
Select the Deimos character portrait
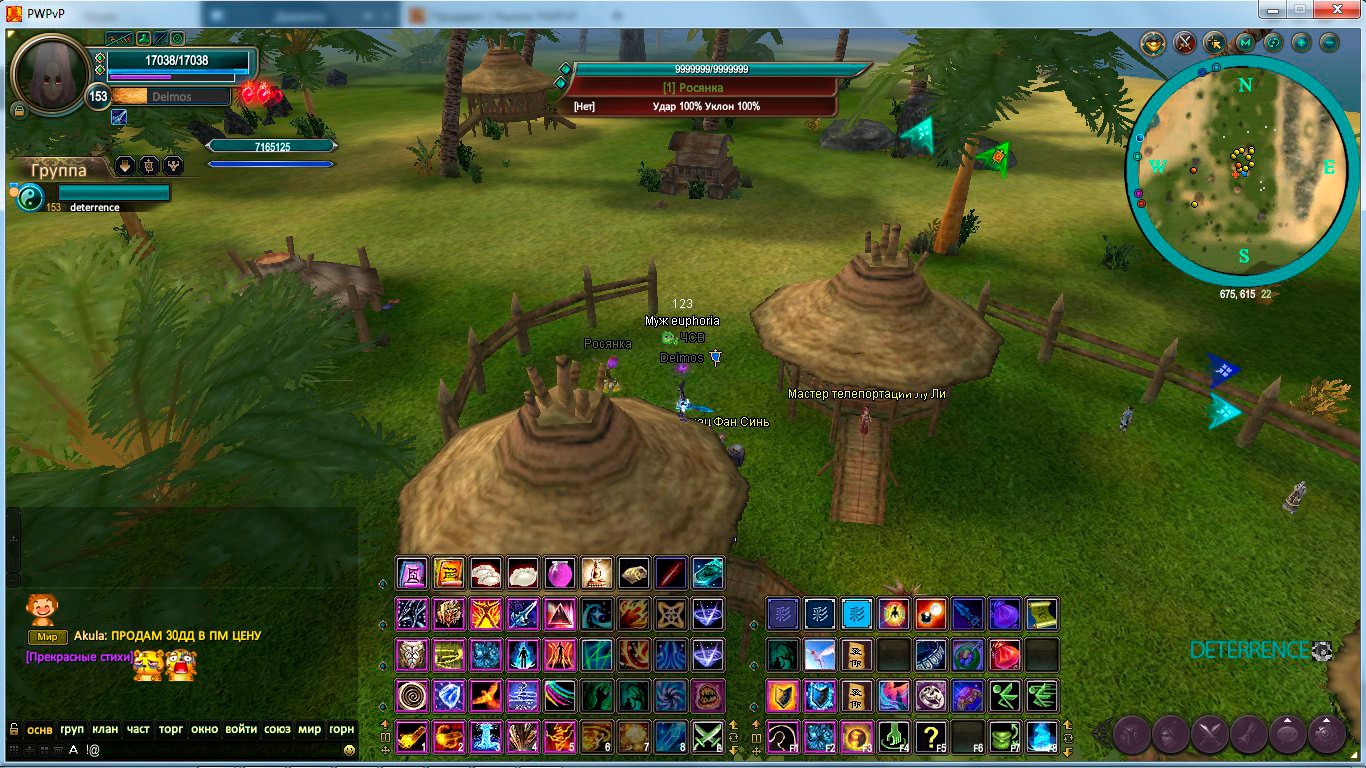[49, 73]
